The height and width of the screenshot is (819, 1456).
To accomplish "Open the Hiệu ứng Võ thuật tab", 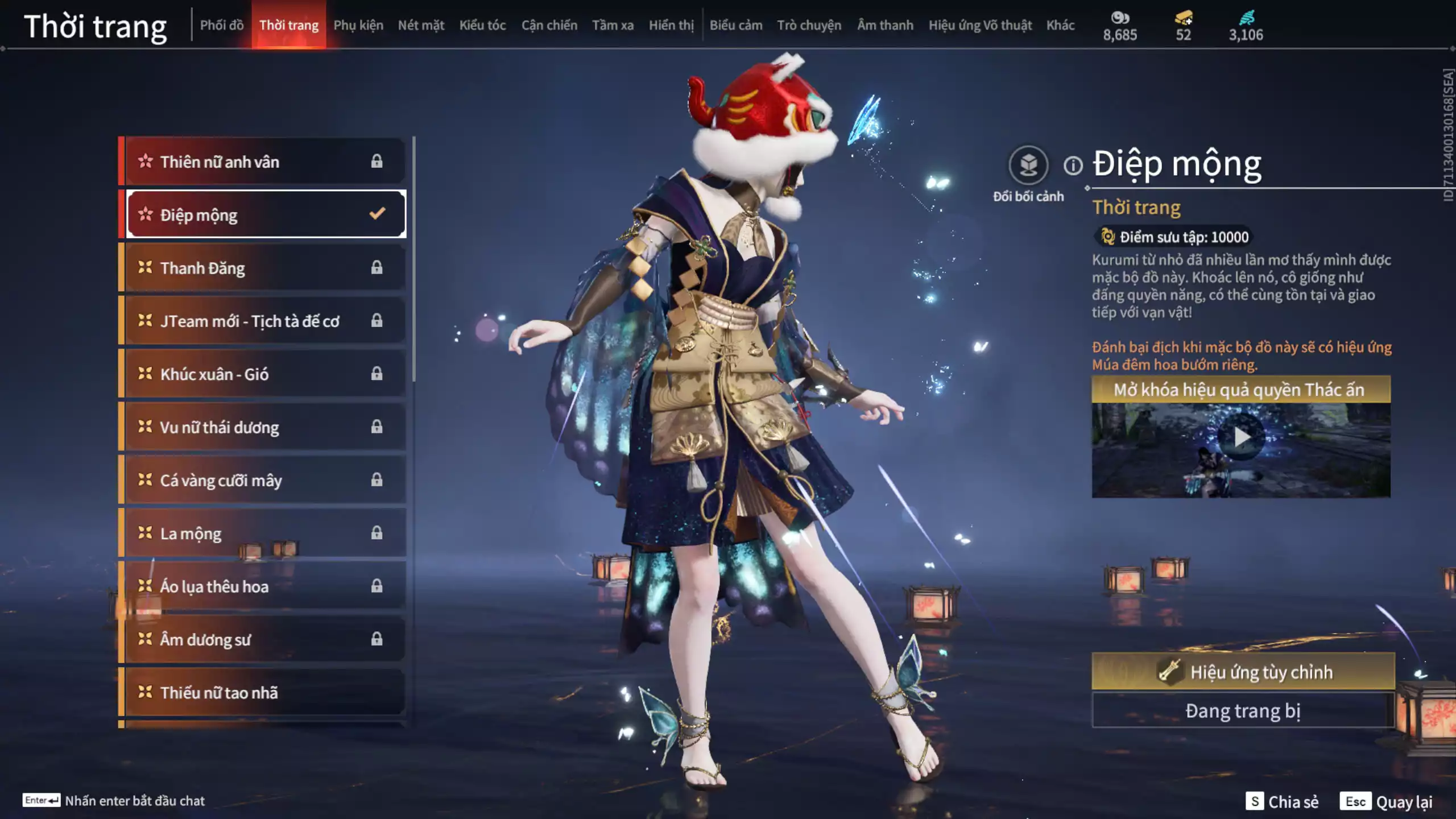I will 979,25.
